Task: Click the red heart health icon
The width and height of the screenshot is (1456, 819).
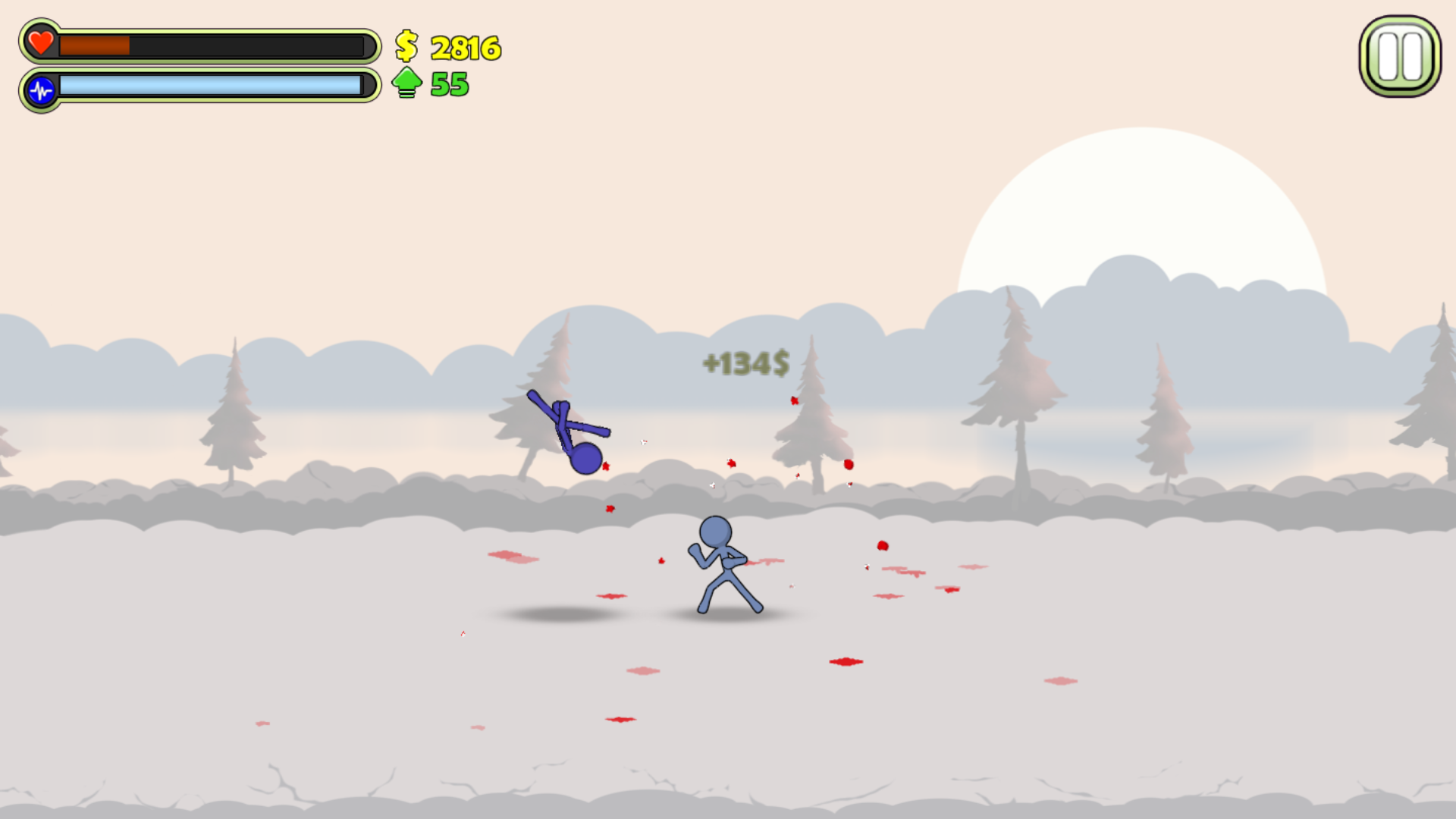Action: click(x=40, y=44)
